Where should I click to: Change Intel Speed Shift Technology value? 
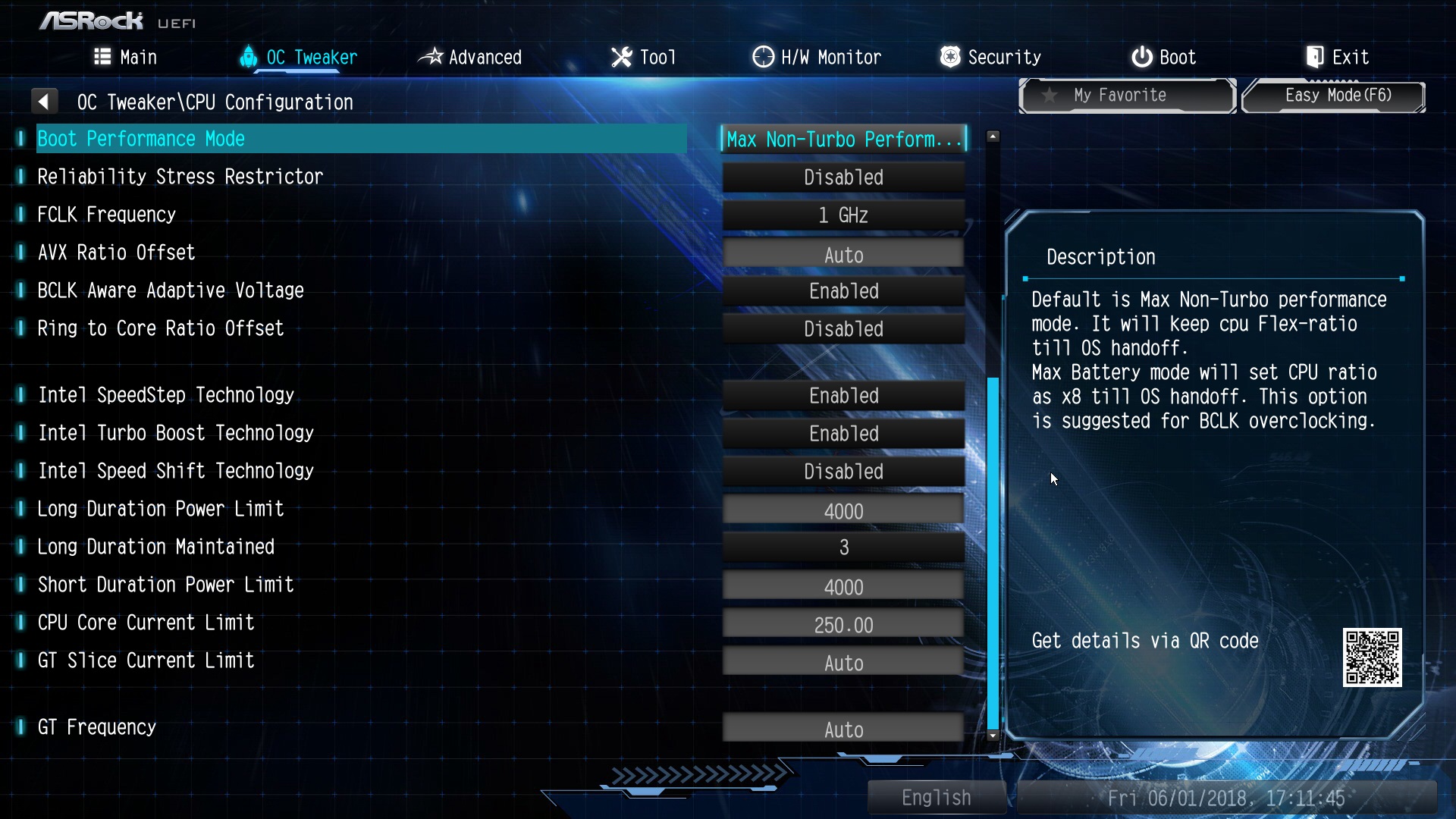coord(843,472)
